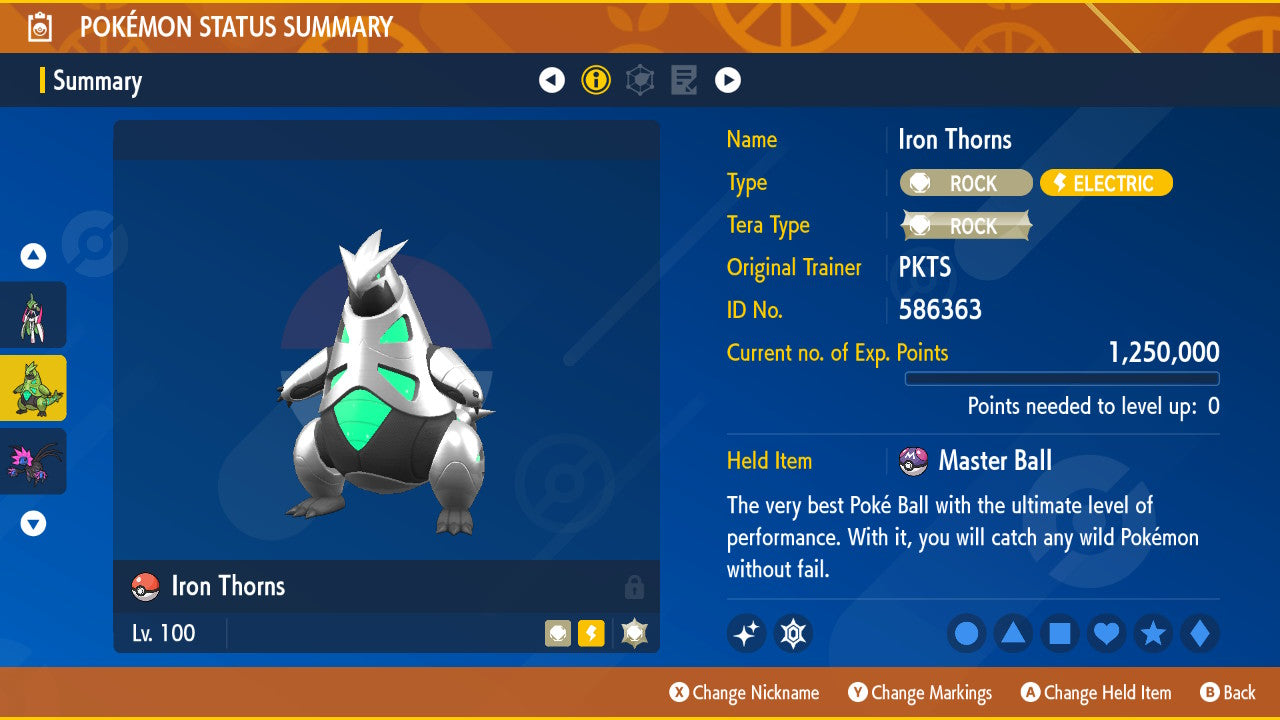Click the shiny sparkles icon
This screenshot has height=720, width=1280.
coord(746,633)
